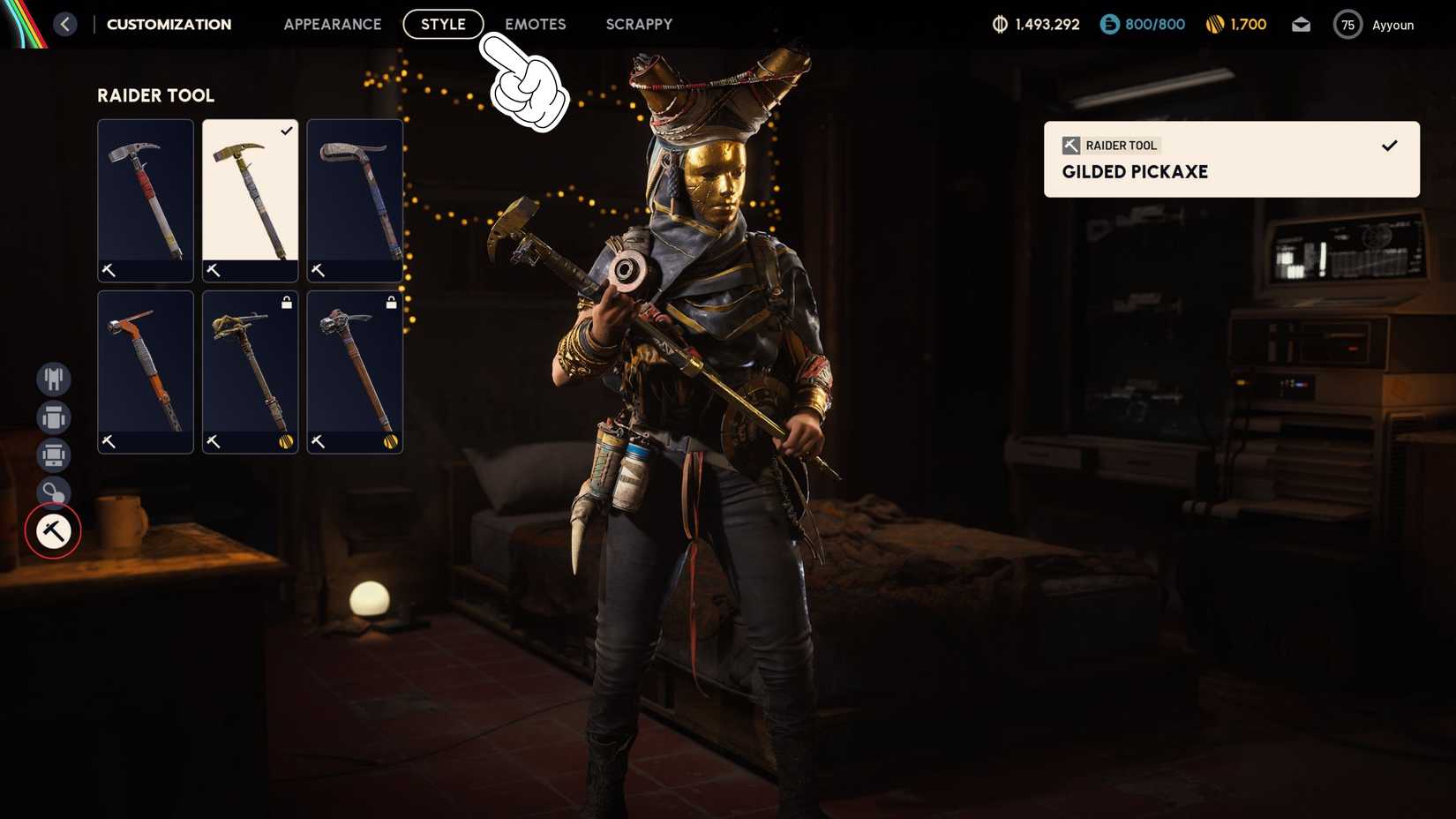
Task: Select the outfit customization icon in sidebar
Action: tap(53, 378)
